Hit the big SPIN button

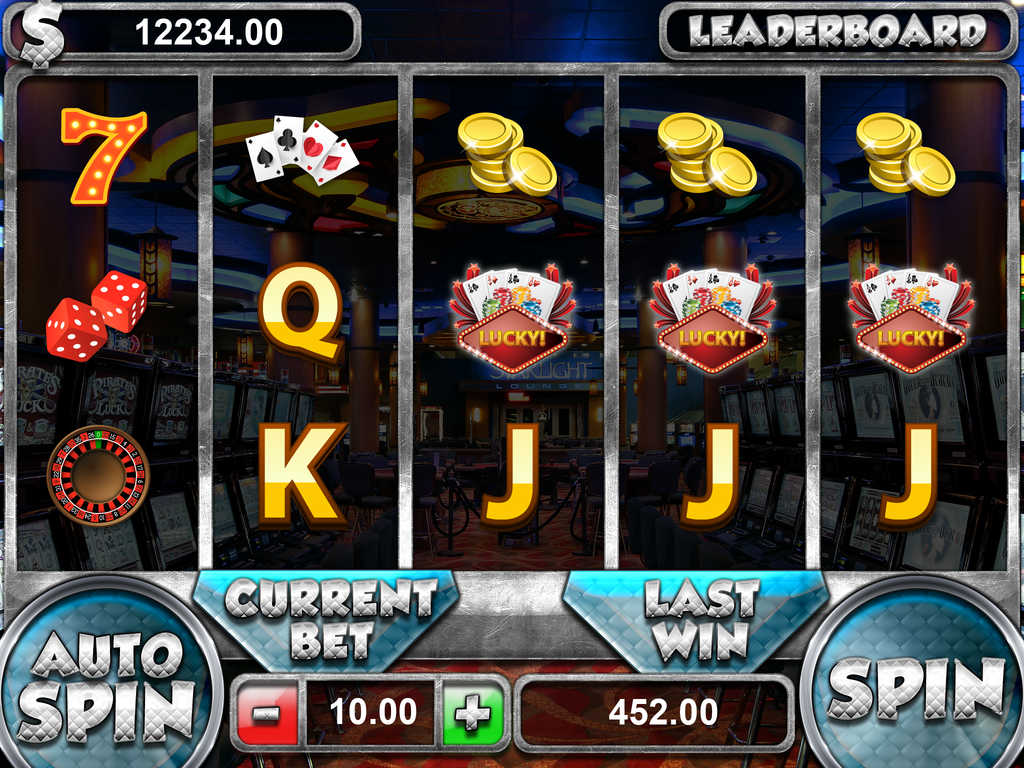point(914,688)
